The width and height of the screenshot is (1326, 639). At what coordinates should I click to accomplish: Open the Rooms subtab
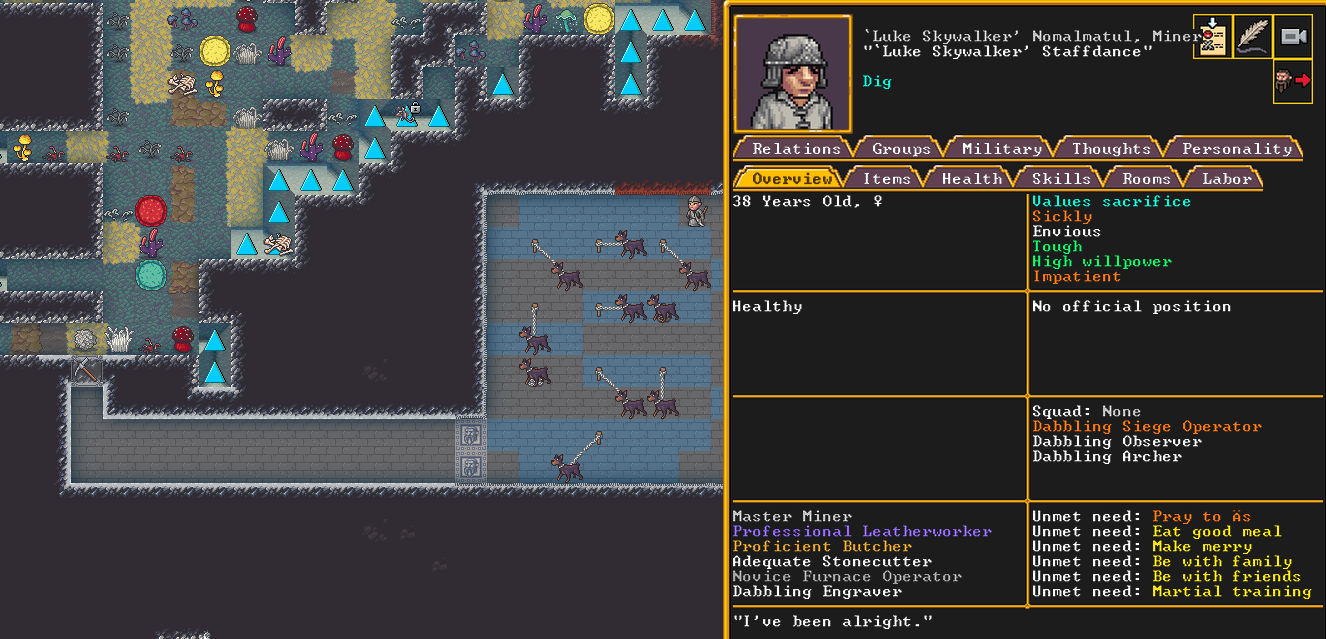pos(1146,179)
